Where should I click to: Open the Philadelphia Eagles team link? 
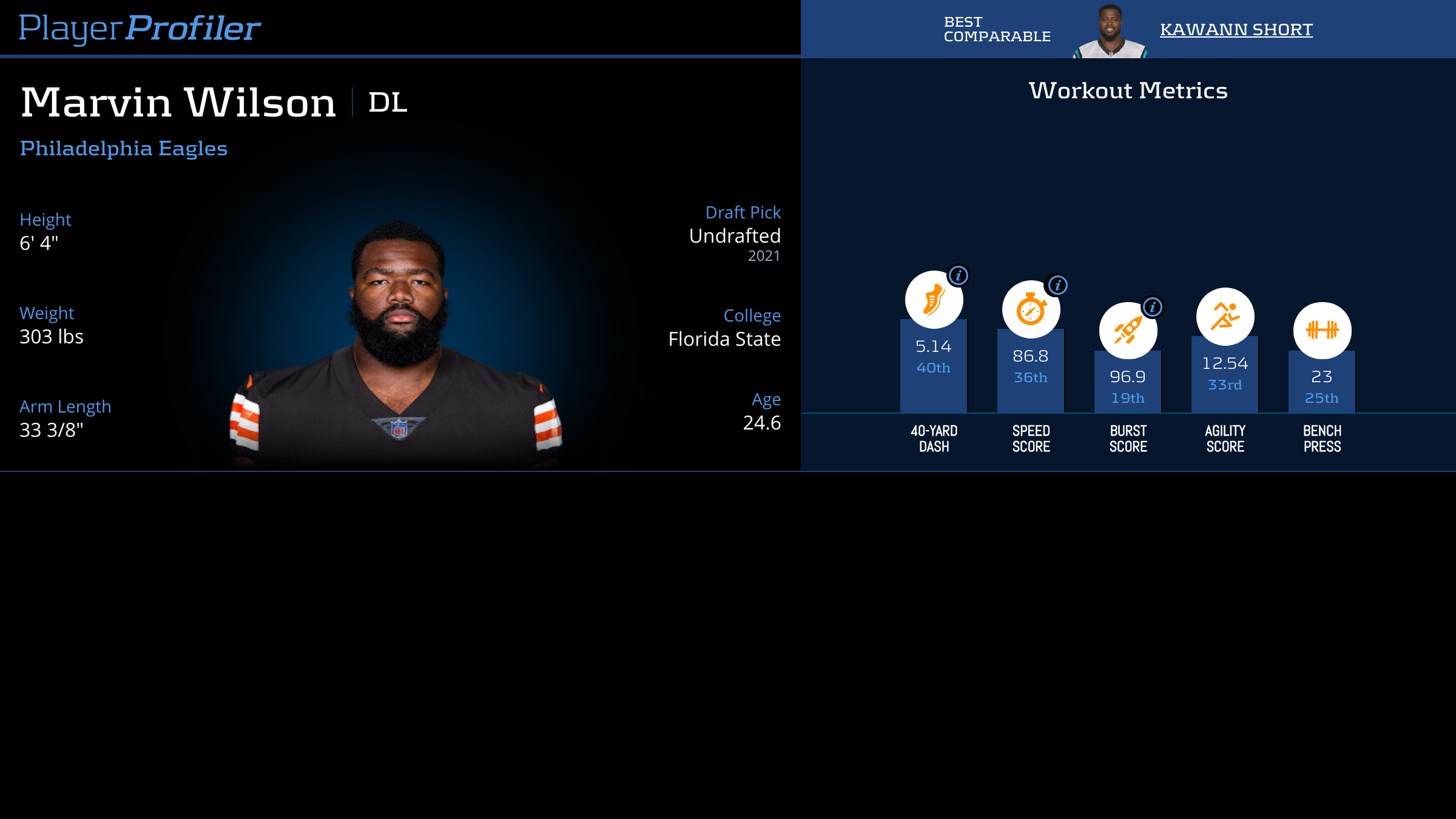[124, 149]
